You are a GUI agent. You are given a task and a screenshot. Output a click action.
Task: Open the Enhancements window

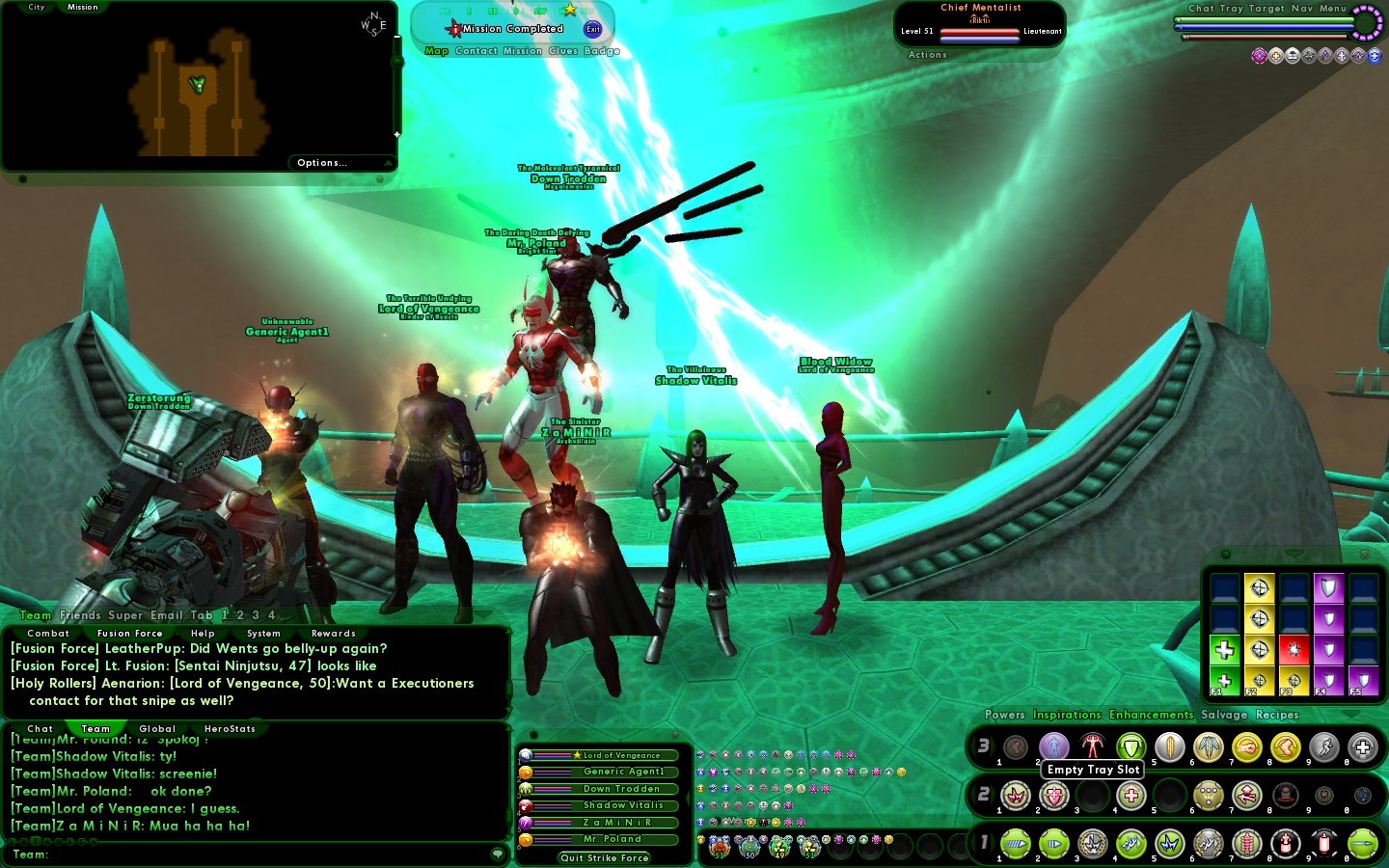click(x=1151, y=715)
